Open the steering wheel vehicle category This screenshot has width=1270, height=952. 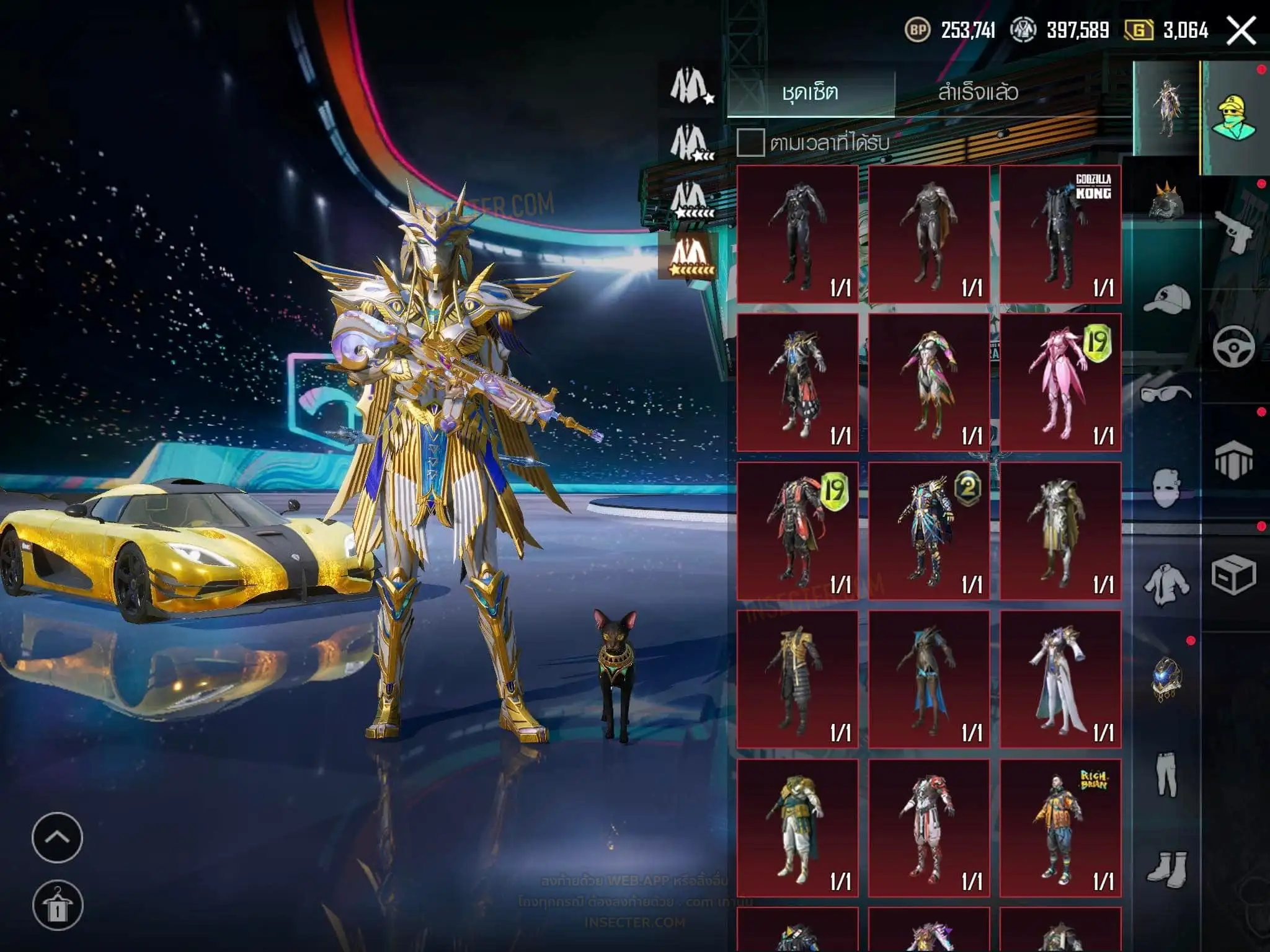pyautogui.click(x=1234, y=347)
